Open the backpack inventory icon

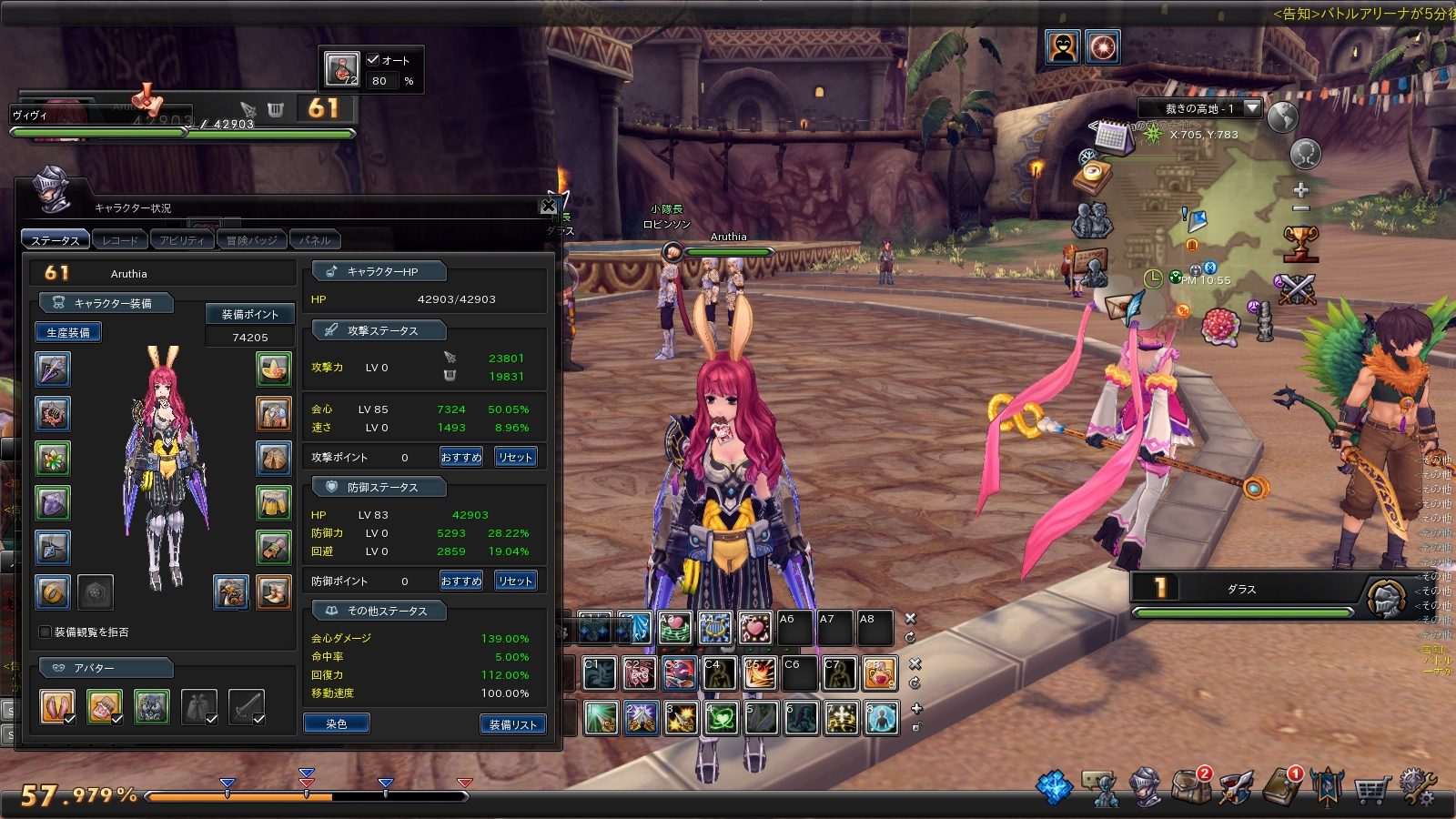1190,787
